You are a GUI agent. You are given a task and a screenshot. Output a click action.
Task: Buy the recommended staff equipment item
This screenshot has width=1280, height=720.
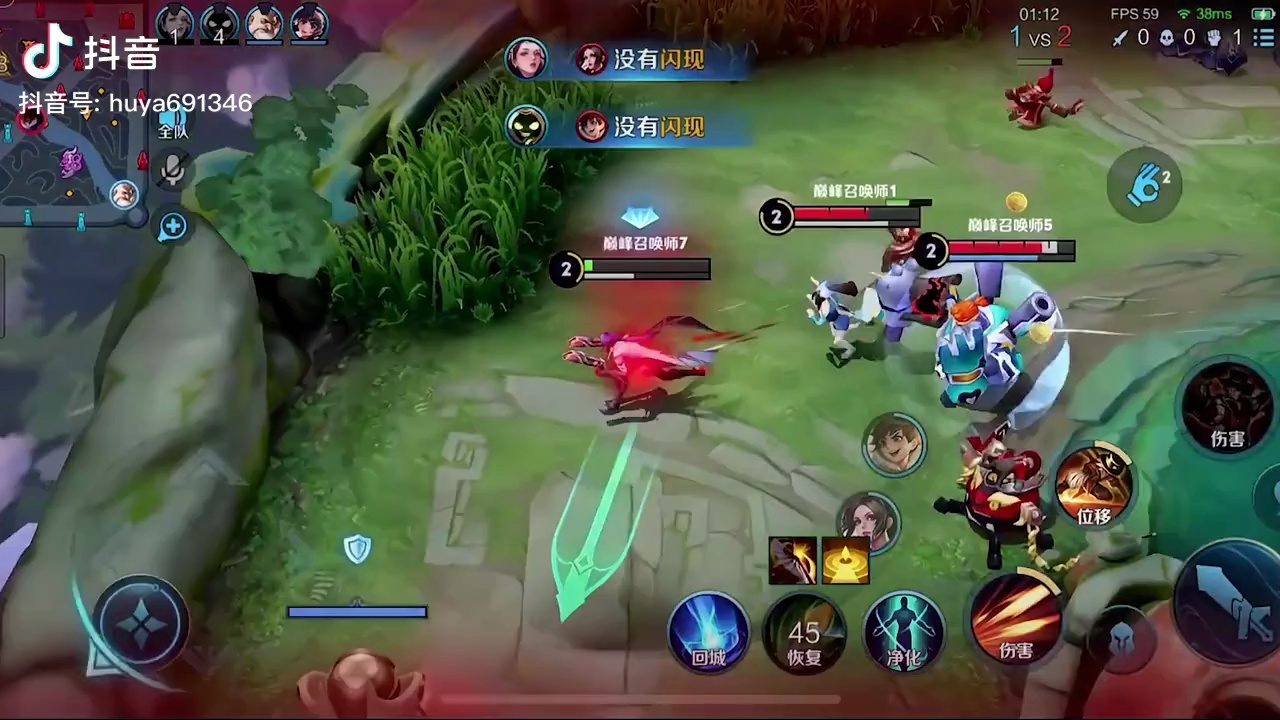click(x=792, y=560)
